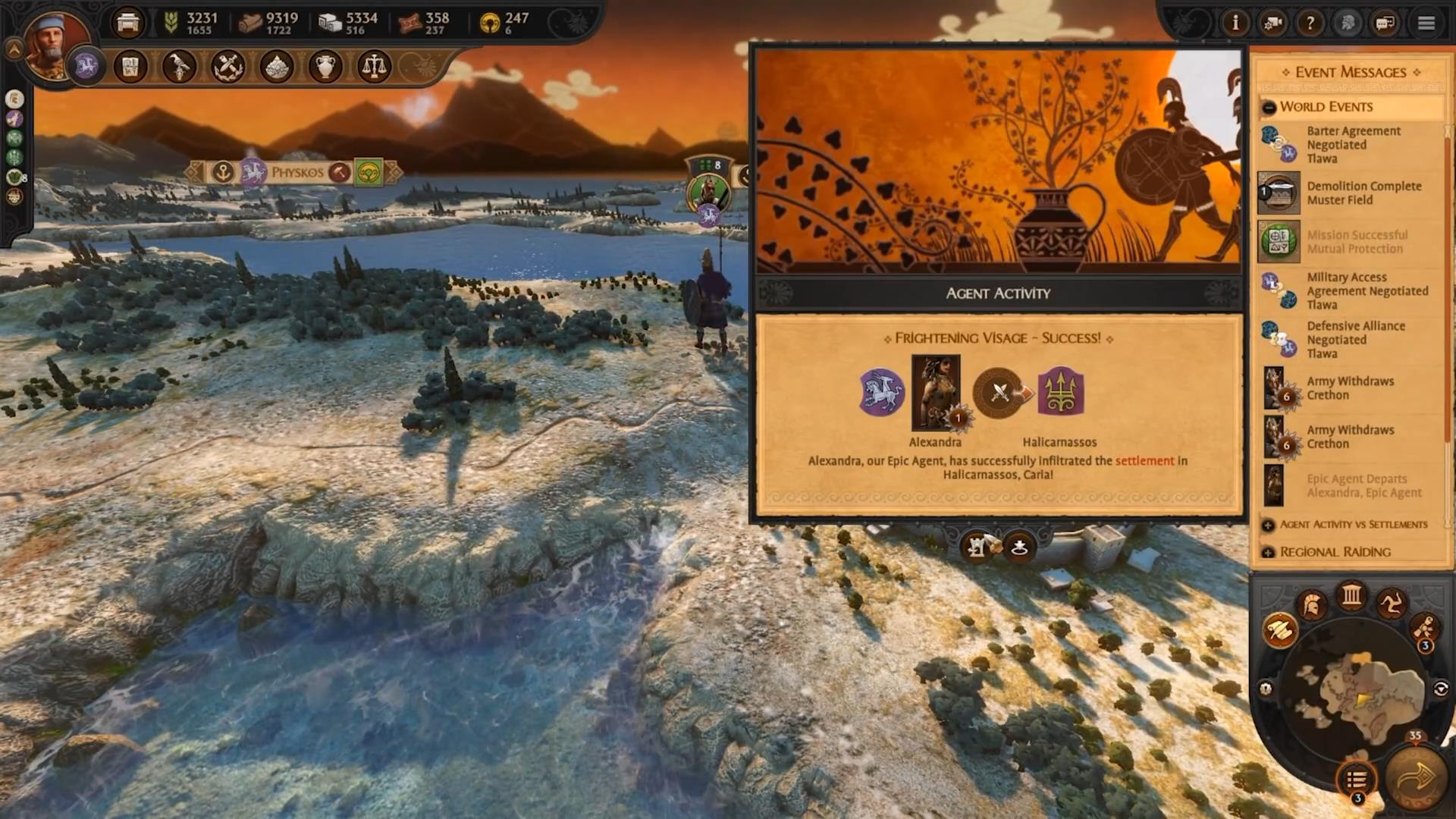Collapse the World Events section
This screenshot has width=1456, height=819.
(1269, 107)
